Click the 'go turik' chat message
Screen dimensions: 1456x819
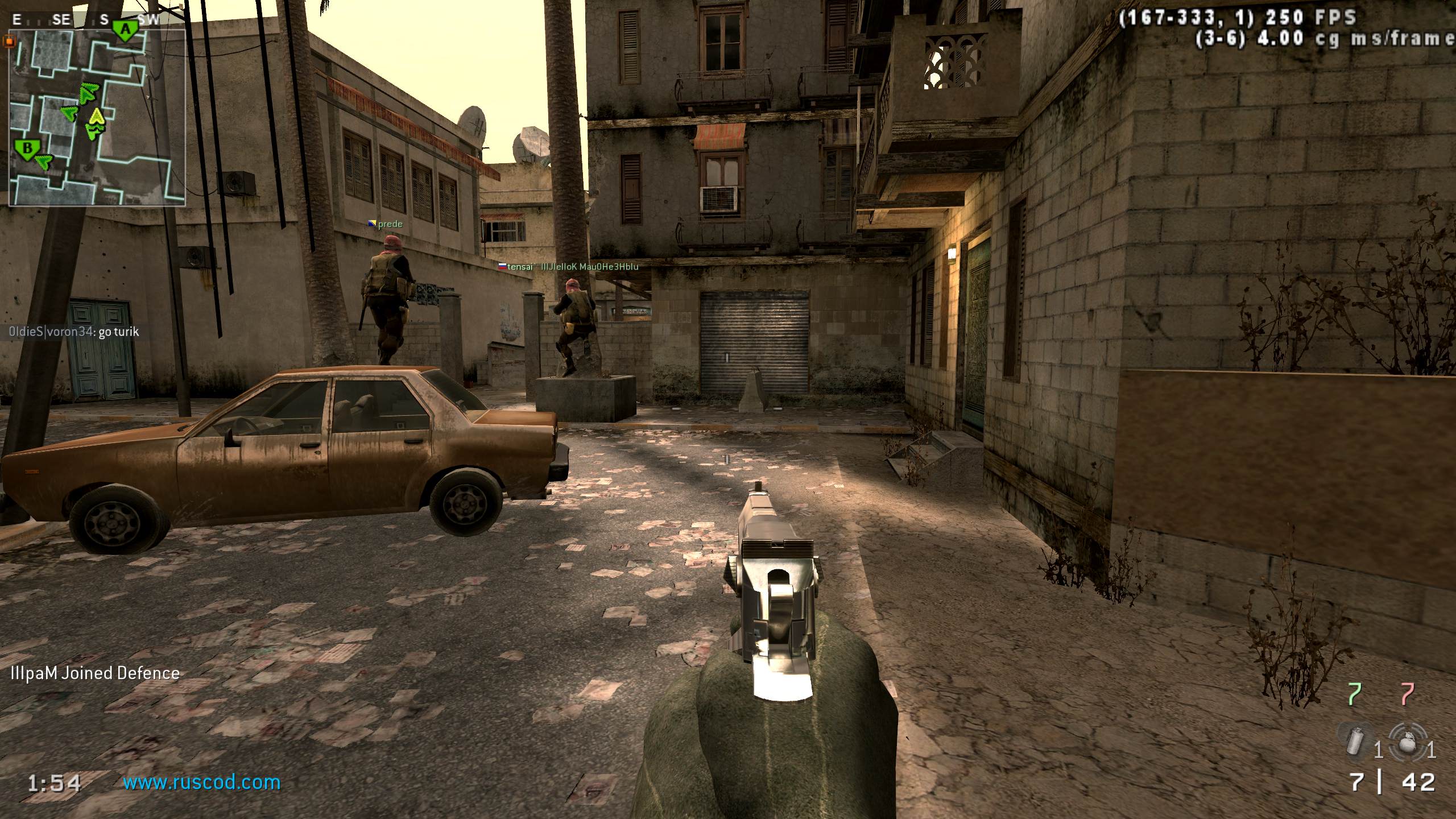tap(74, 332)
